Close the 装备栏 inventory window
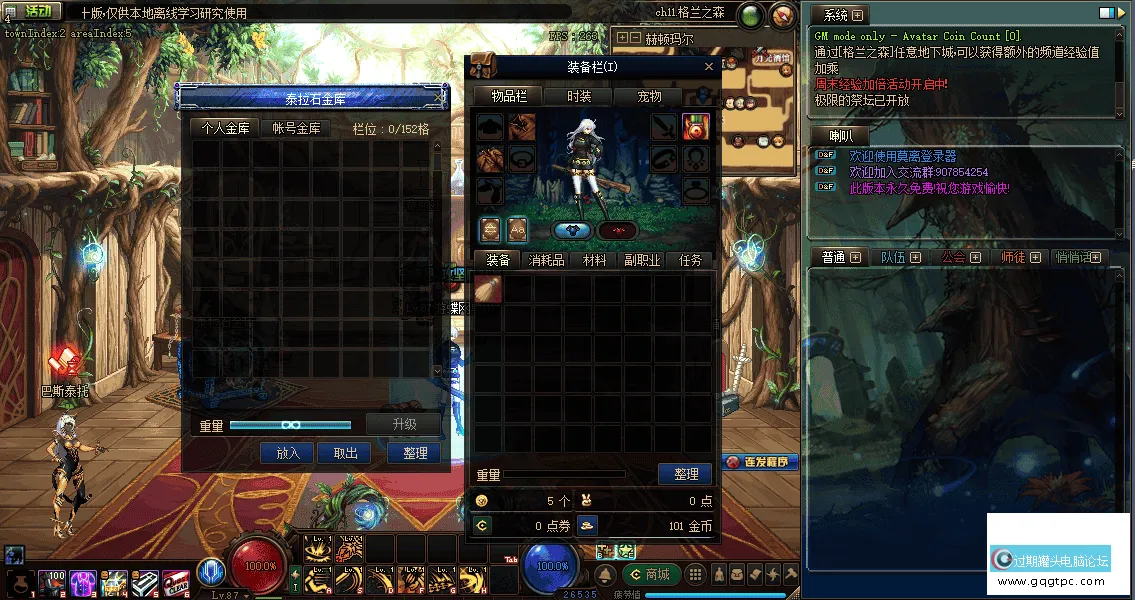The image size is (1135, 600). 709,67
